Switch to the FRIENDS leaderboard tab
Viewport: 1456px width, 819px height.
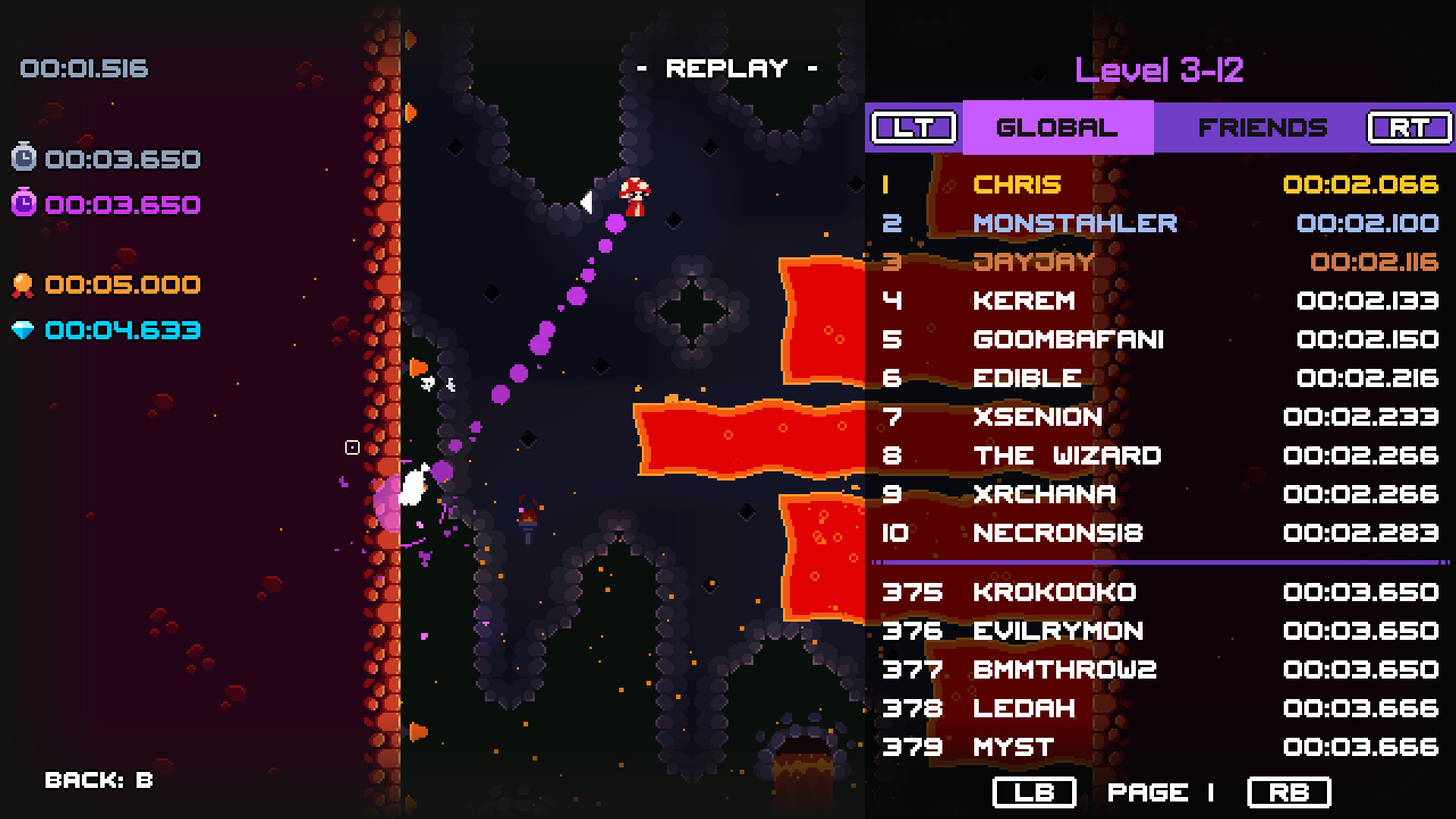coord(1262,127)
